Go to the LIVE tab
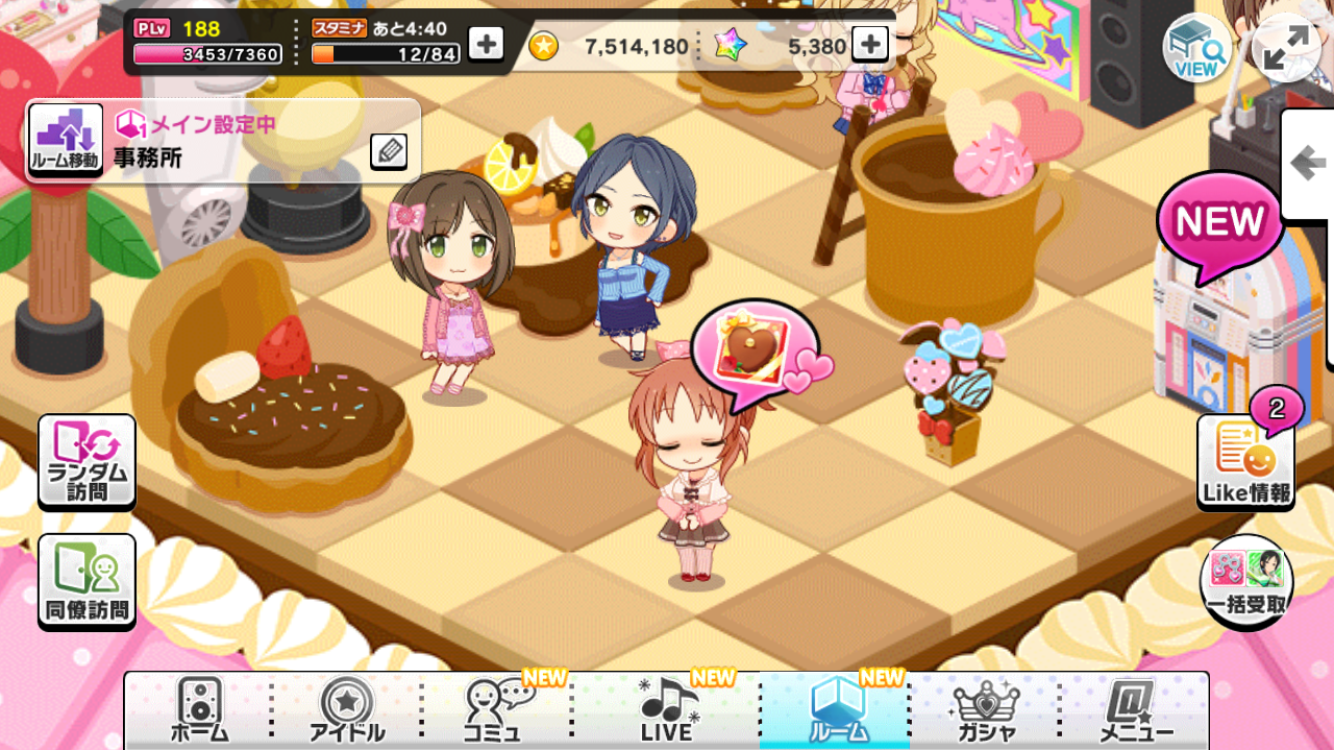The height and width of the screenshot is (750, 1334). (x=668, y=712)
